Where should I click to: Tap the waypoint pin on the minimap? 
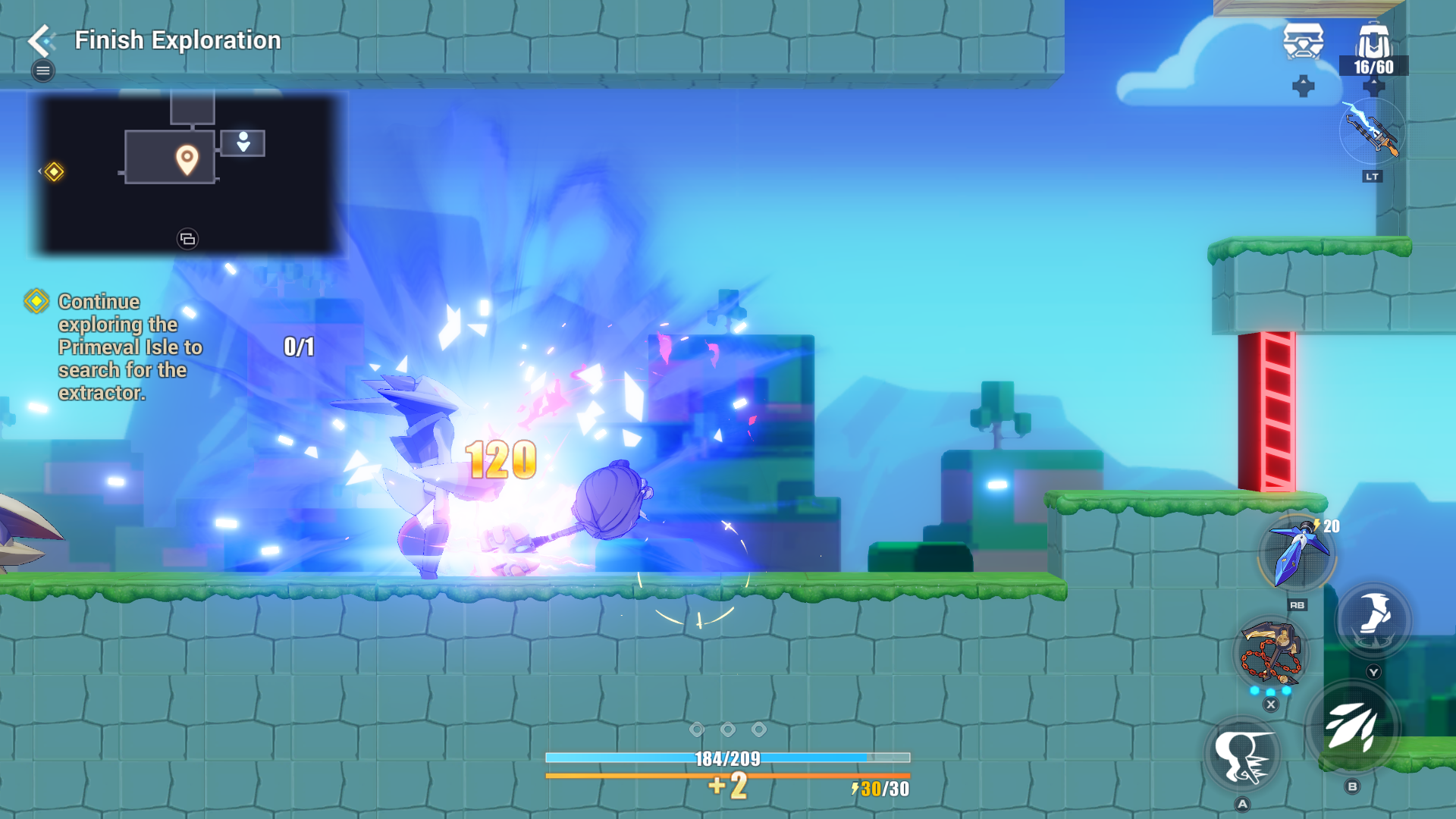click(x=187, y=160)
